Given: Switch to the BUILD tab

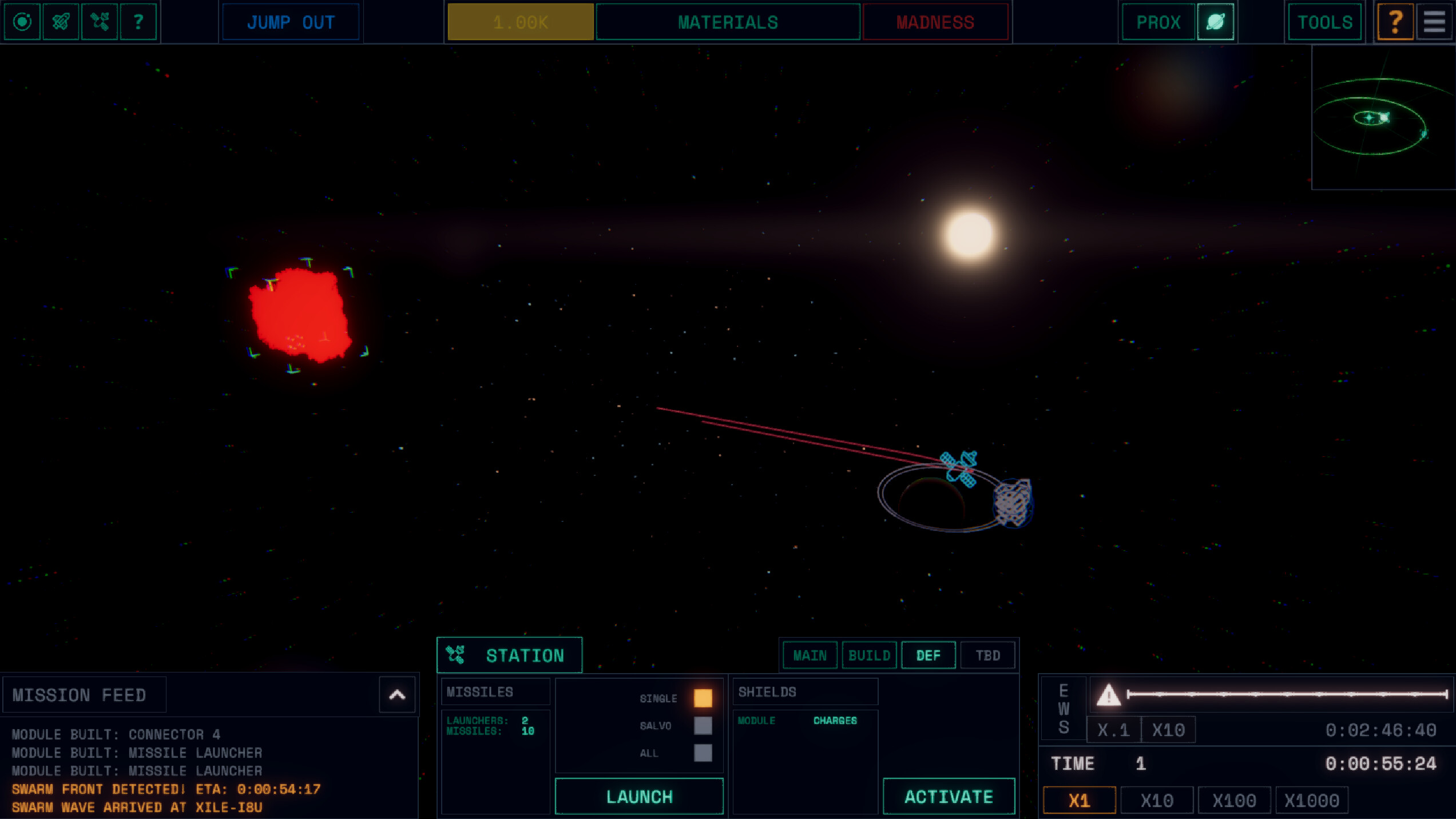Looking at the screenshot, I should point(869,655).
